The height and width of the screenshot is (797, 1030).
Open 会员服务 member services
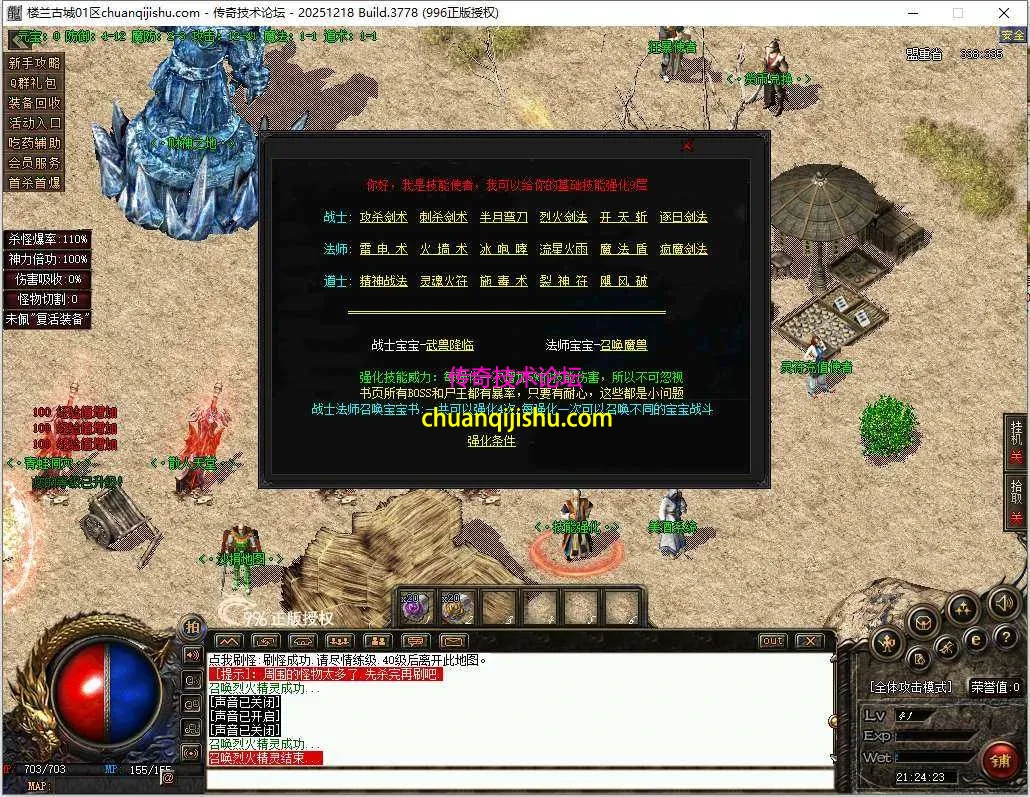pos(35,163)
